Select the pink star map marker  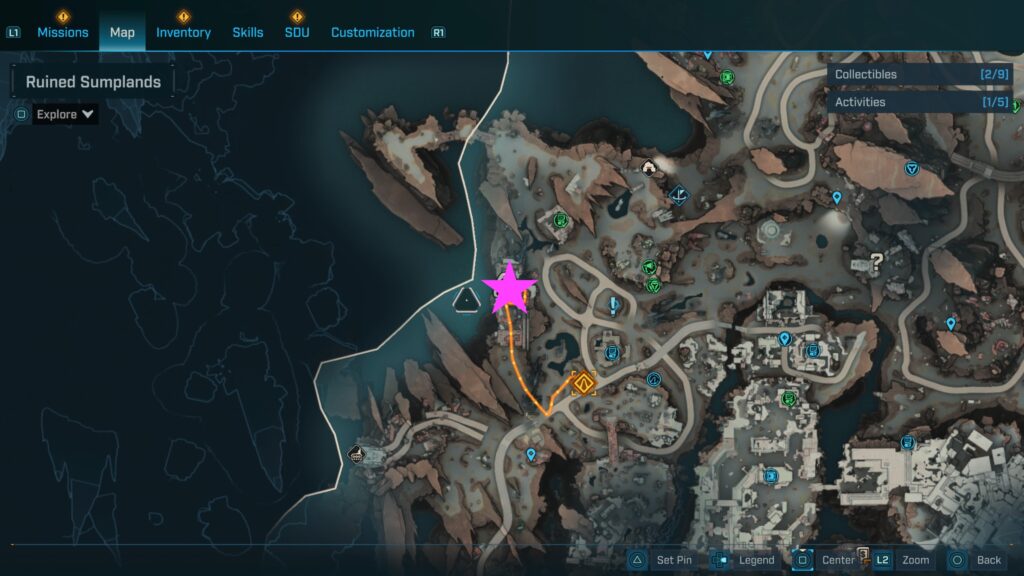click(510, 288)
